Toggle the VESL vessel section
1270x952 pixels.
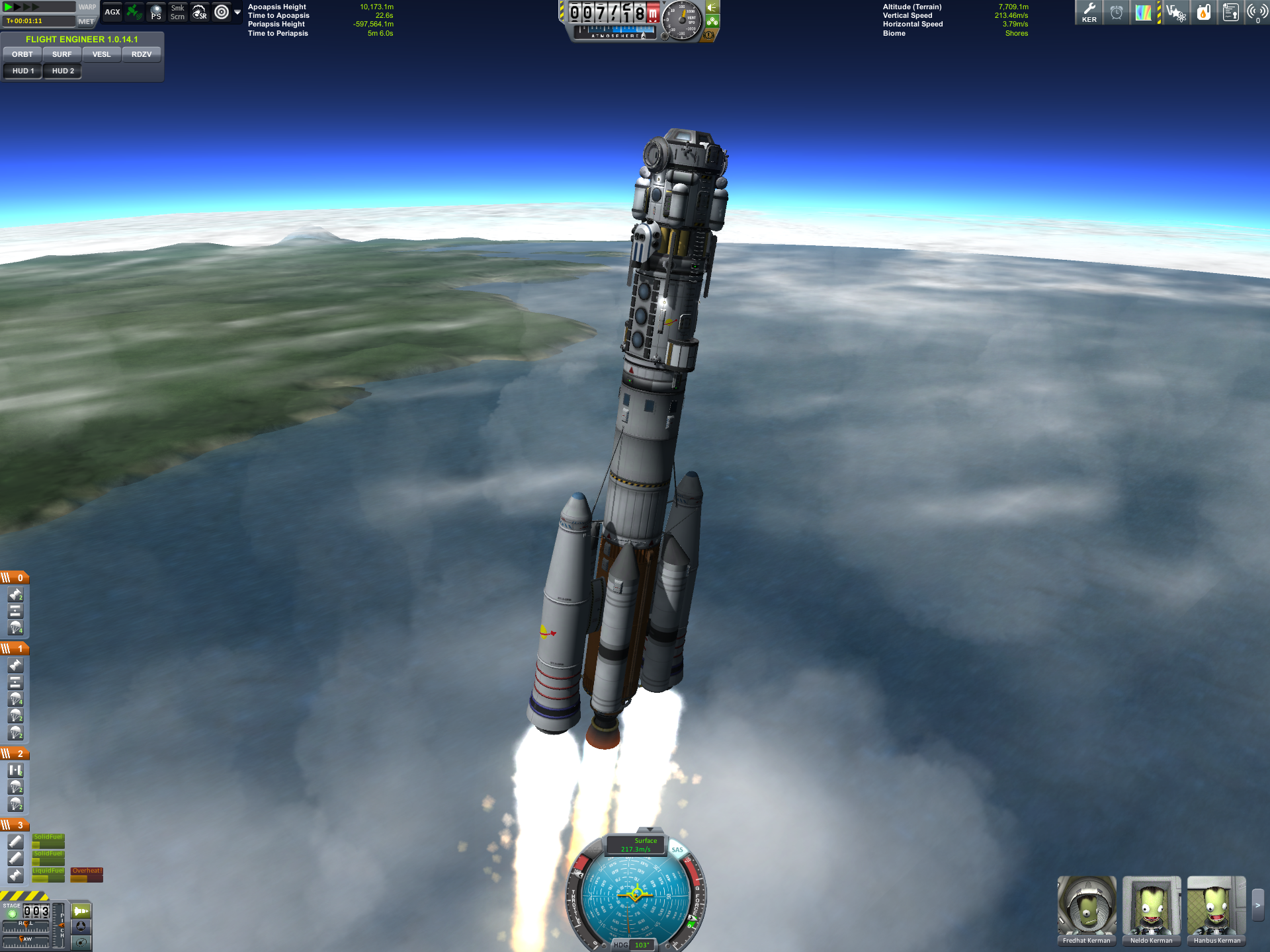(x=101, y=54)
